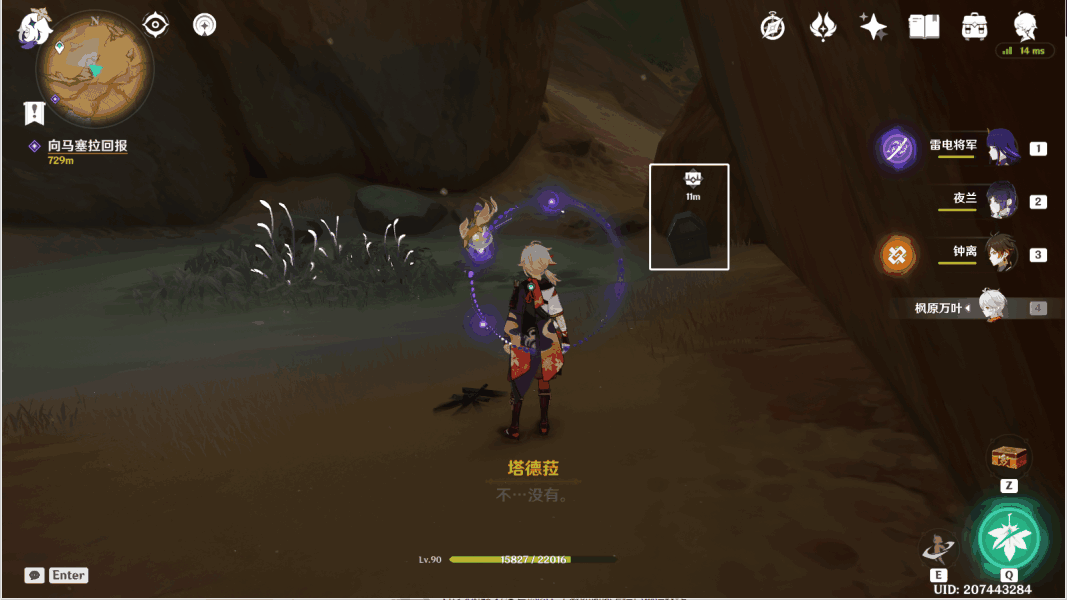This screenshot has height=600, width=1067.
Task: Open the compass icon in the top bar
Action: [772, 27]
